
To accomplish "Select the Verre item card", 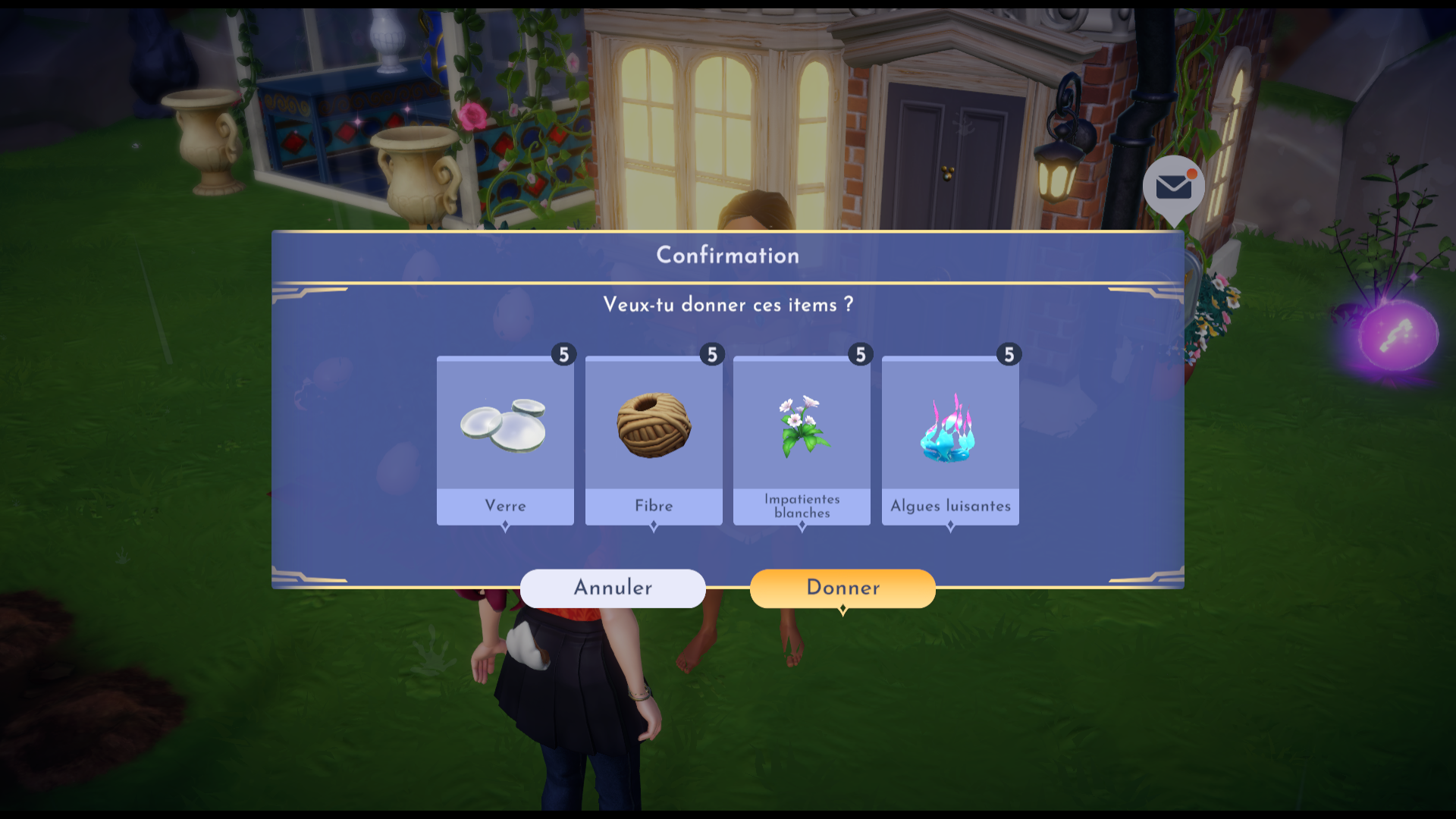I will tap(505, 441).
